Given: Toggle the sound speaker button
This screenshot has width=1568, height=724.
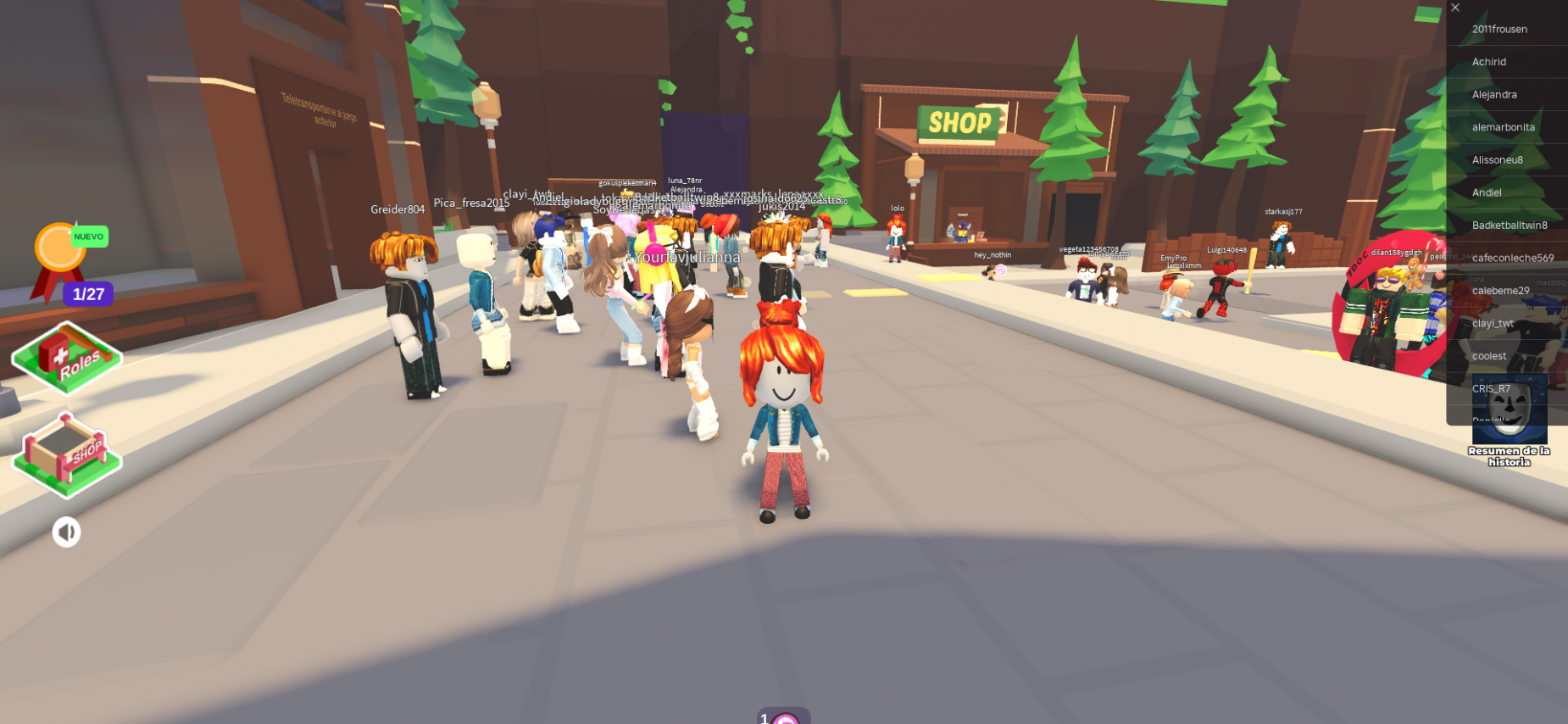Looking at the screenshot, I should [66, 532].
